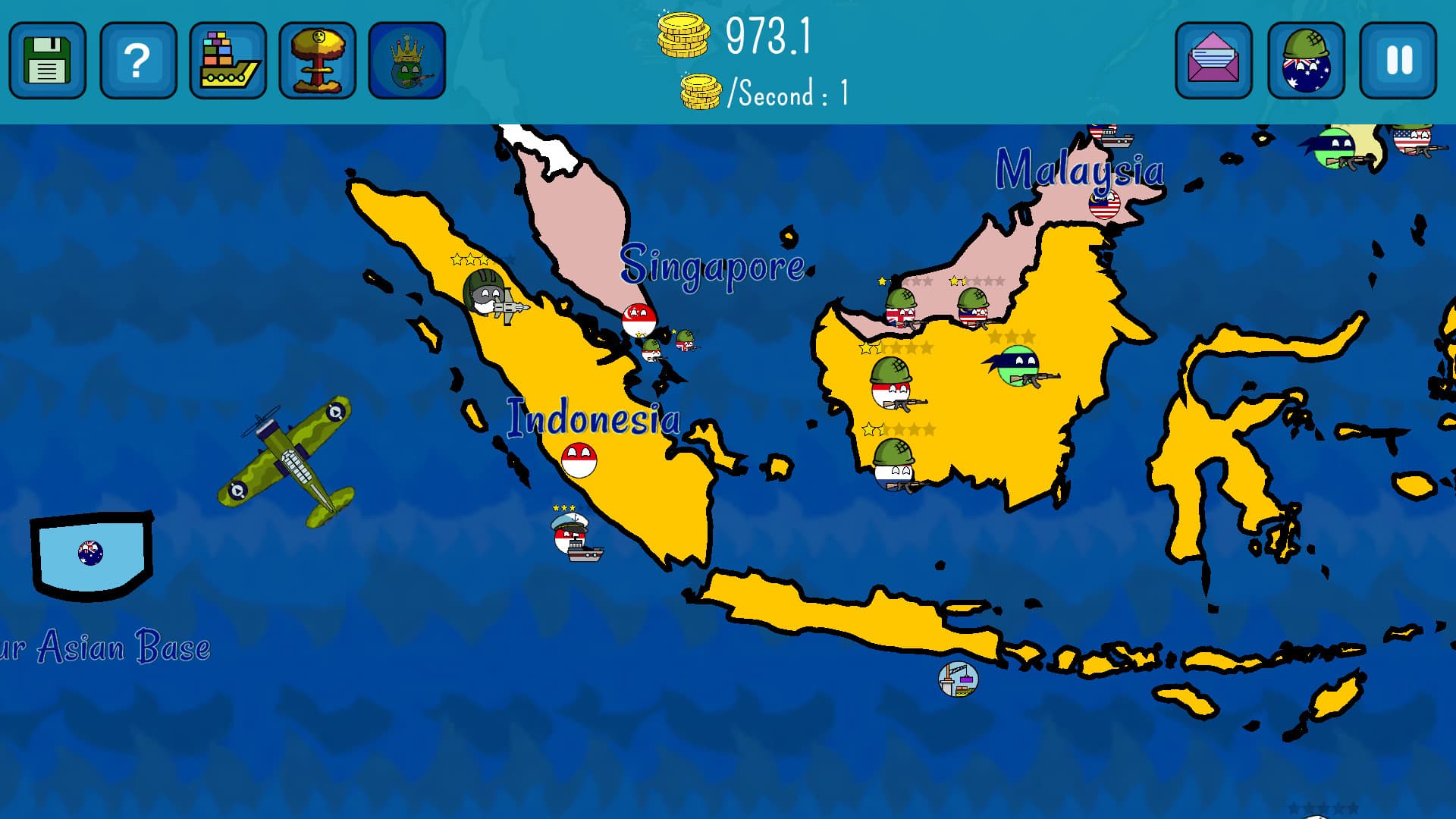
Task: Open the Australian army helmet menu
Action: pos(1306,61)
